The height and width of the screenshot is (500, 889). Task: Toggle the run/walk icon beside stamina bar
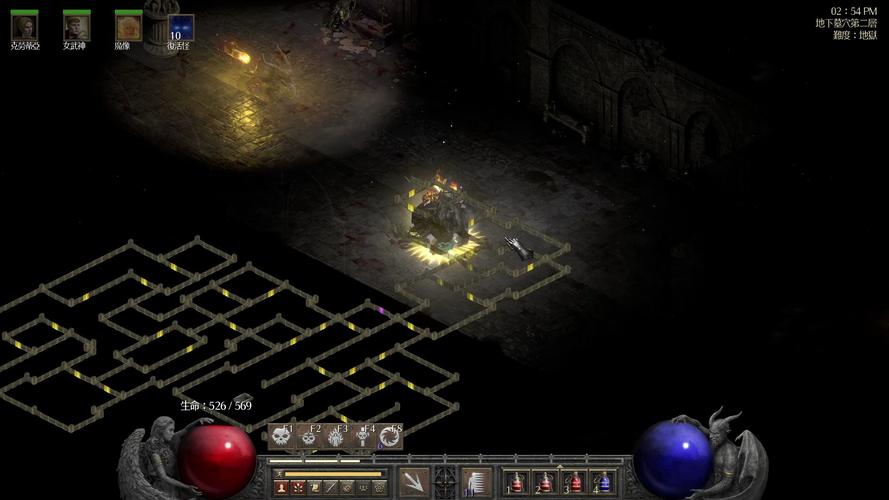(x=279, y=474)
